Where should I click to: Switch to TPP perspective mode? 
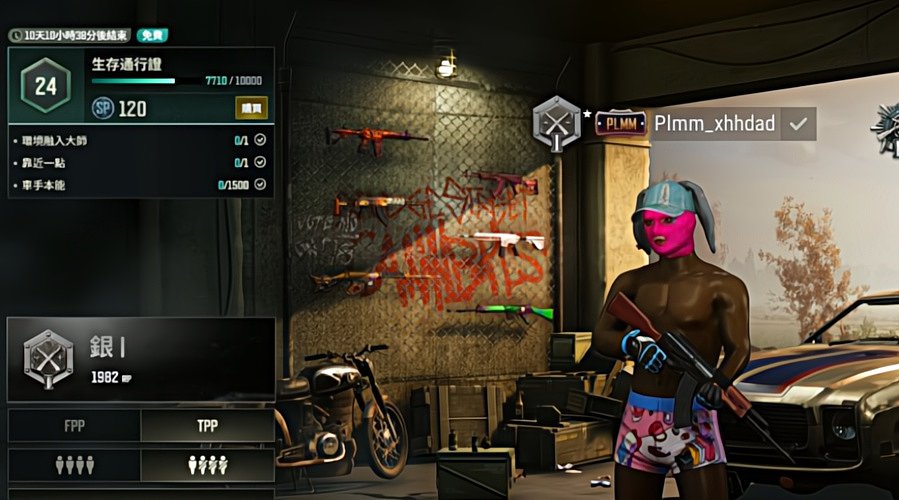click(x=207, y=425)
